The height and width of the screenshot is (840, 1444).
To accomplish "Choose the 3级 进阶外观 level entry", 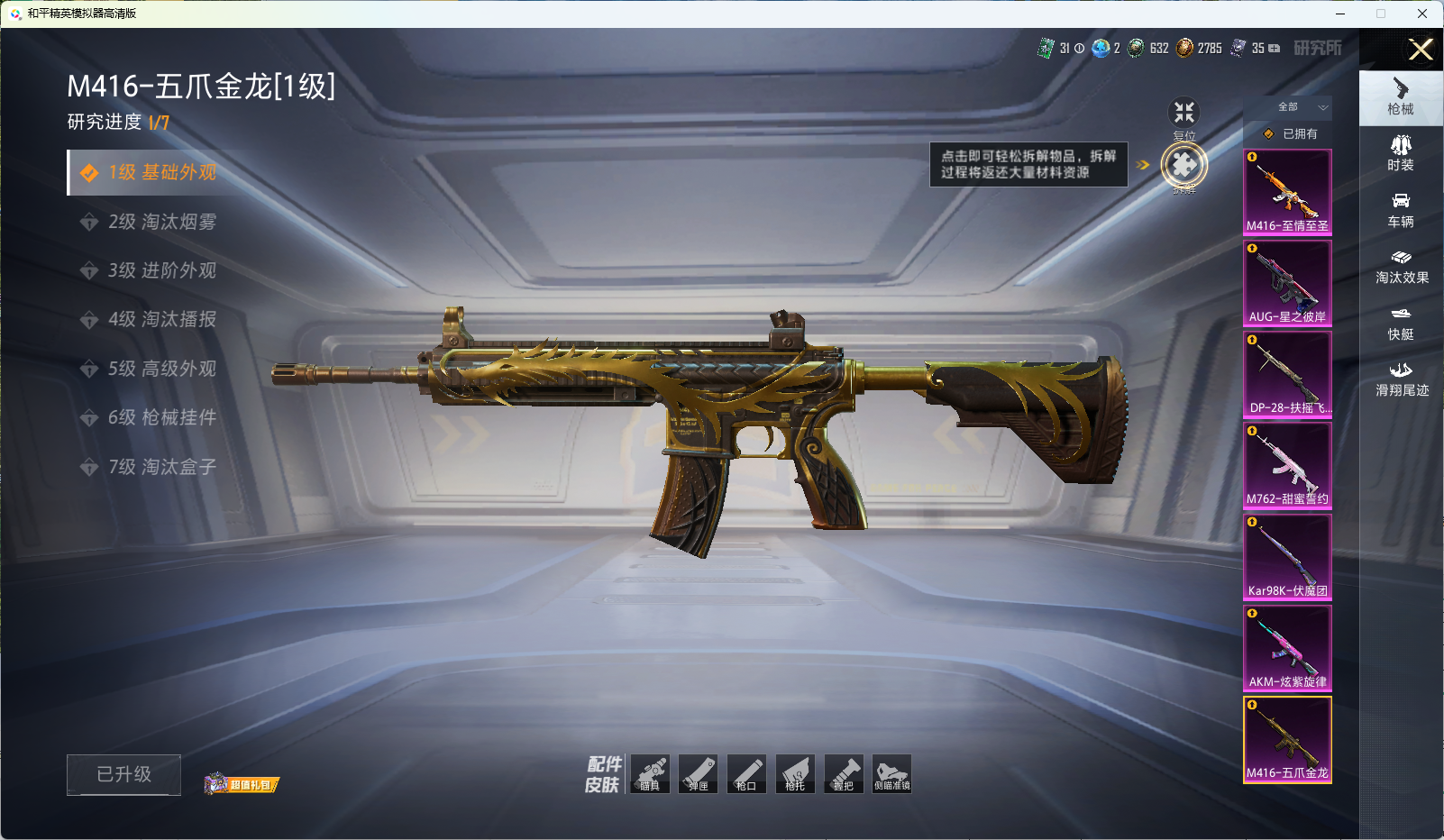I will [x=161, y=270].
